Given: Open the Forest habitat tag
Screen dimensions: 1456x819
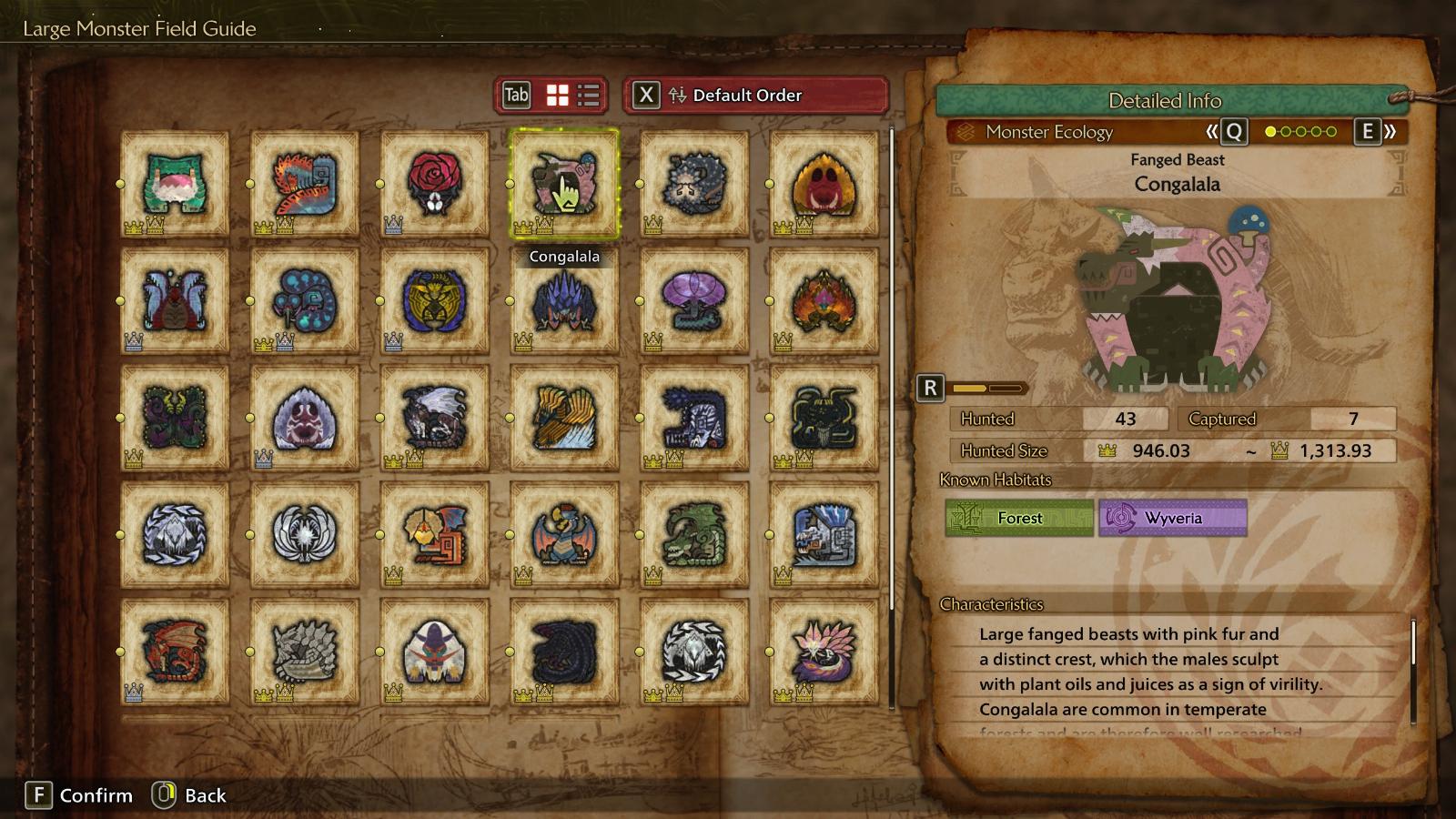Looking at the screenshot, I should coord(1019,518).
